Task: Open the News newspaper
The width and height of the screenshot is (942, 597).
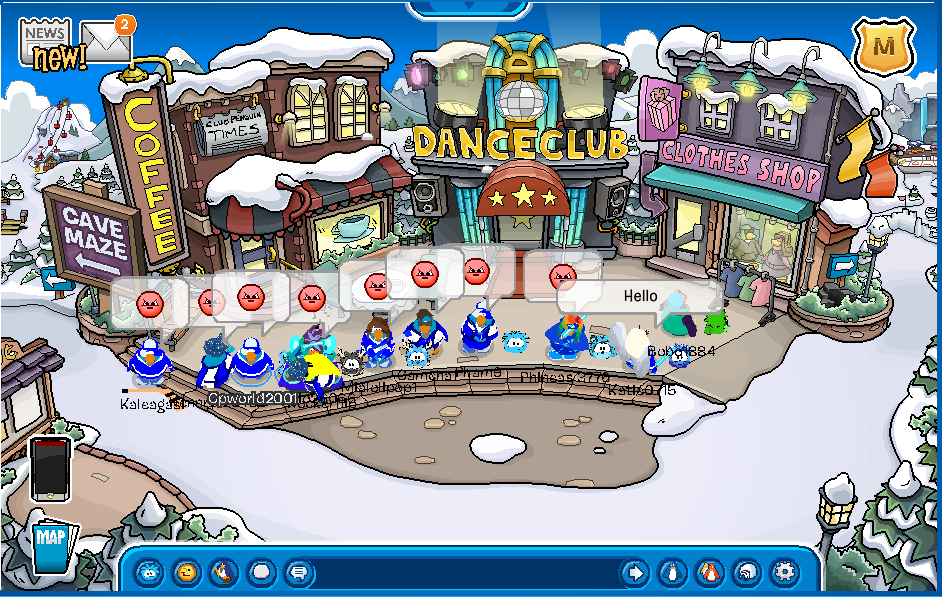Action: pos(46,42)
